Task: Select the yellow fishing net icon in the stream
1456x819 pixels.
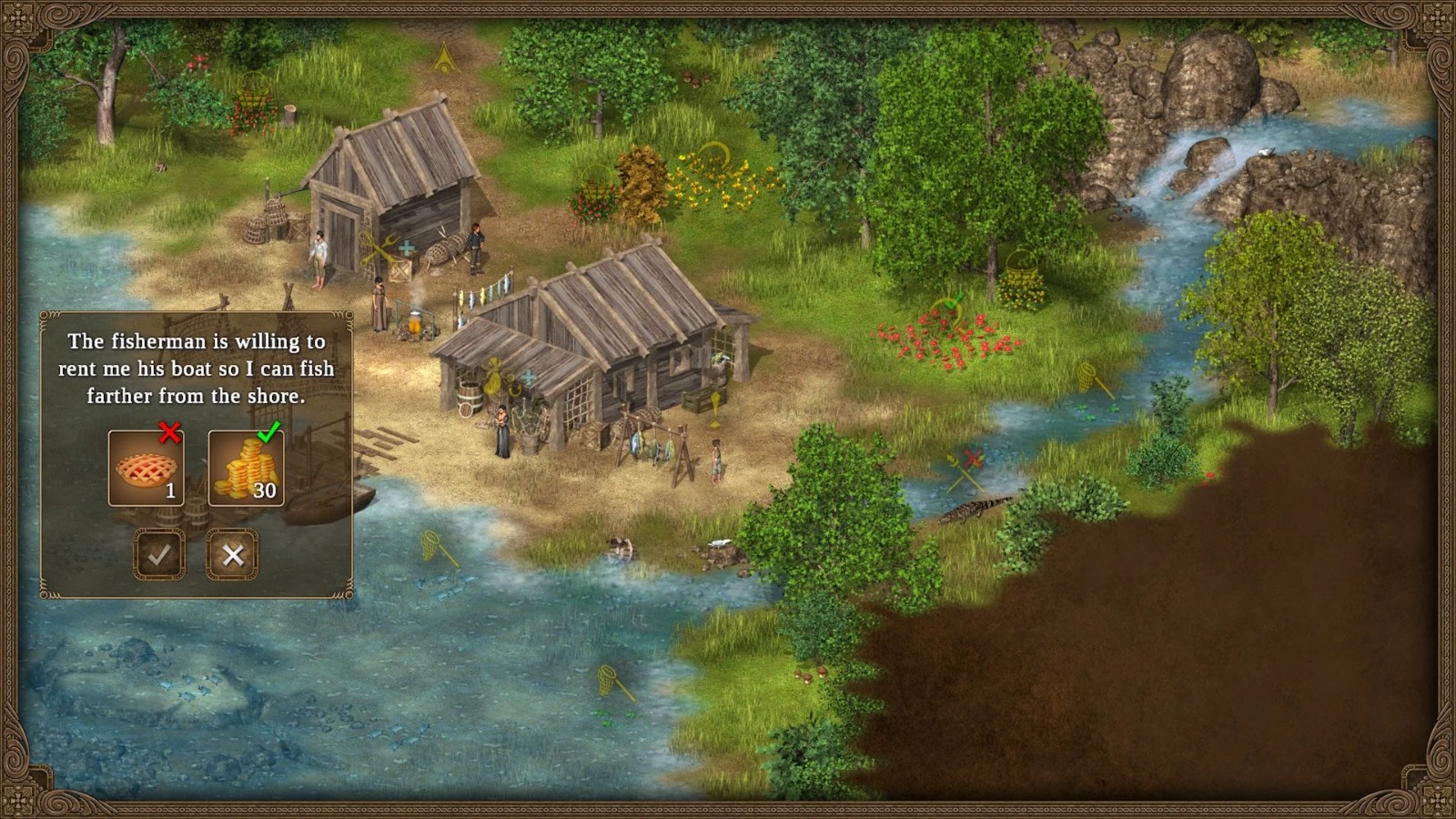Action: tap(1087, 378)
